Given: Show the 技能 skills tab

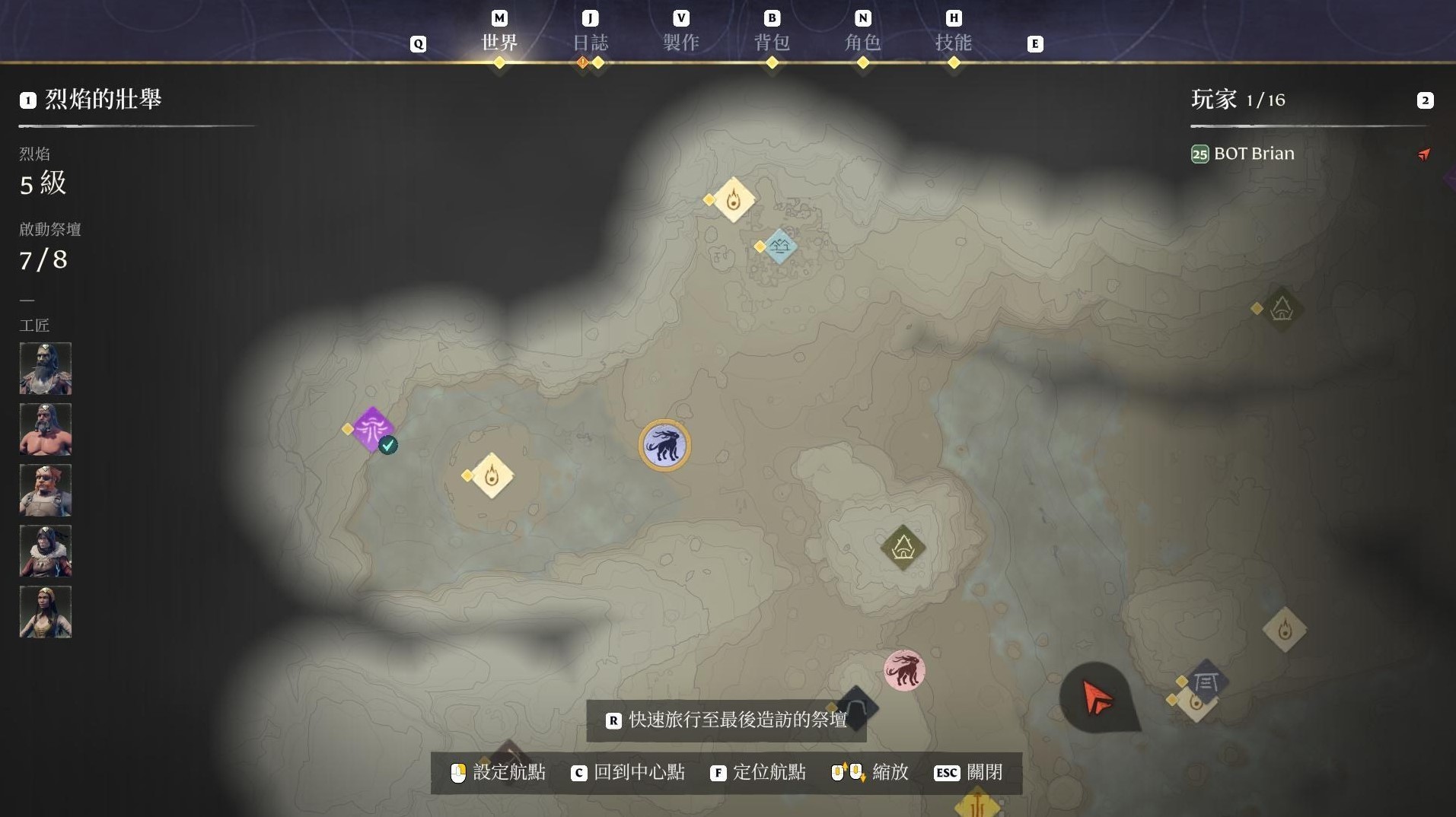Looking at the screenshot, I should click(953, 42).
